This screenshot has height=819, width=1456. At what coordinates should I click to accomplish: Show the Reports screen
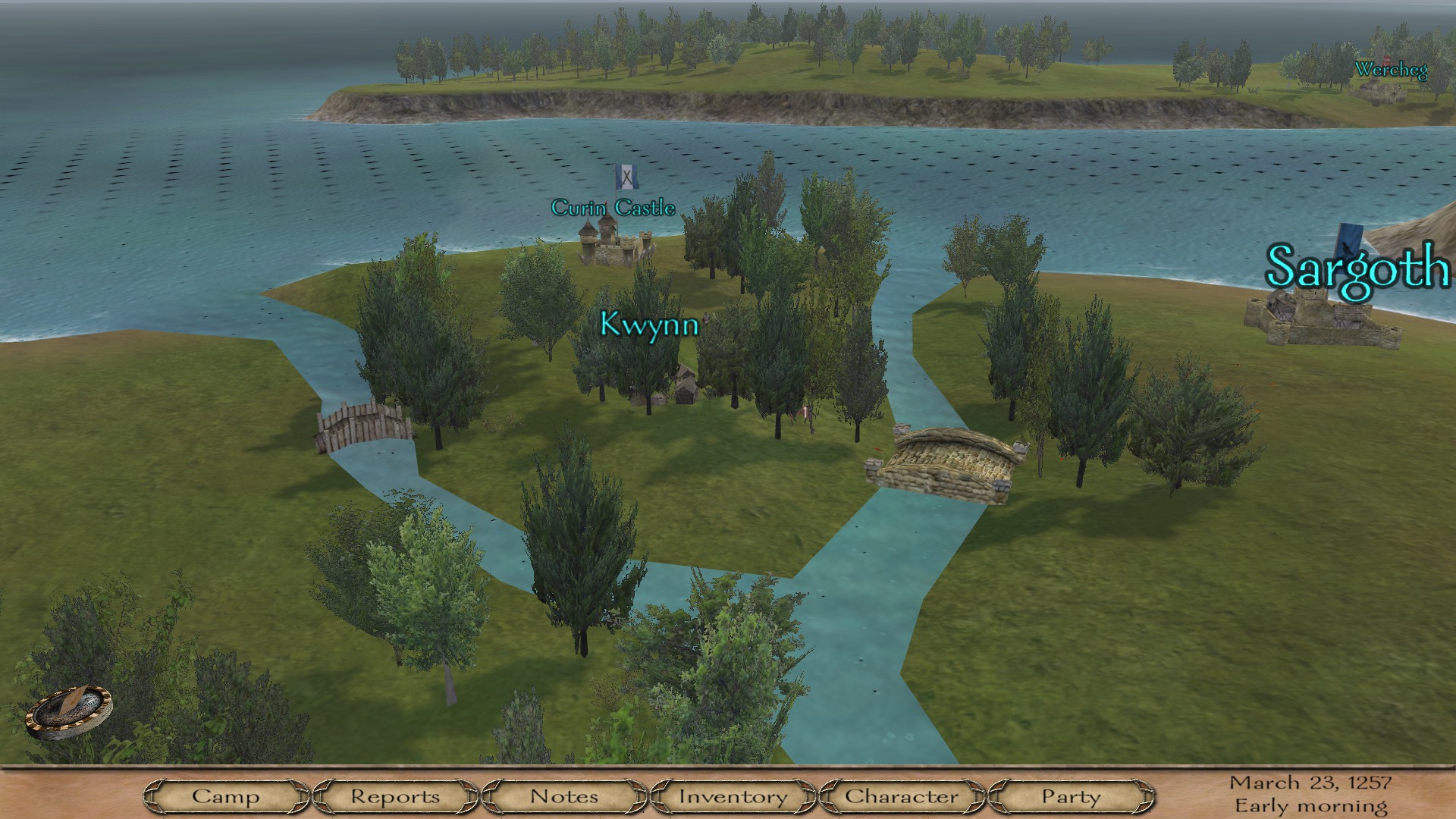click(x=394, y=796)
